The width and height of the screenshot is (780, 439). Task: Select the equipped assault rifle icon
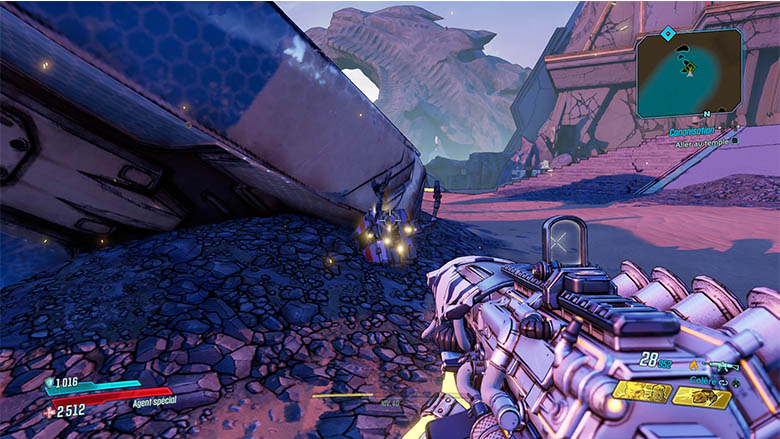[x=721, y=365]
